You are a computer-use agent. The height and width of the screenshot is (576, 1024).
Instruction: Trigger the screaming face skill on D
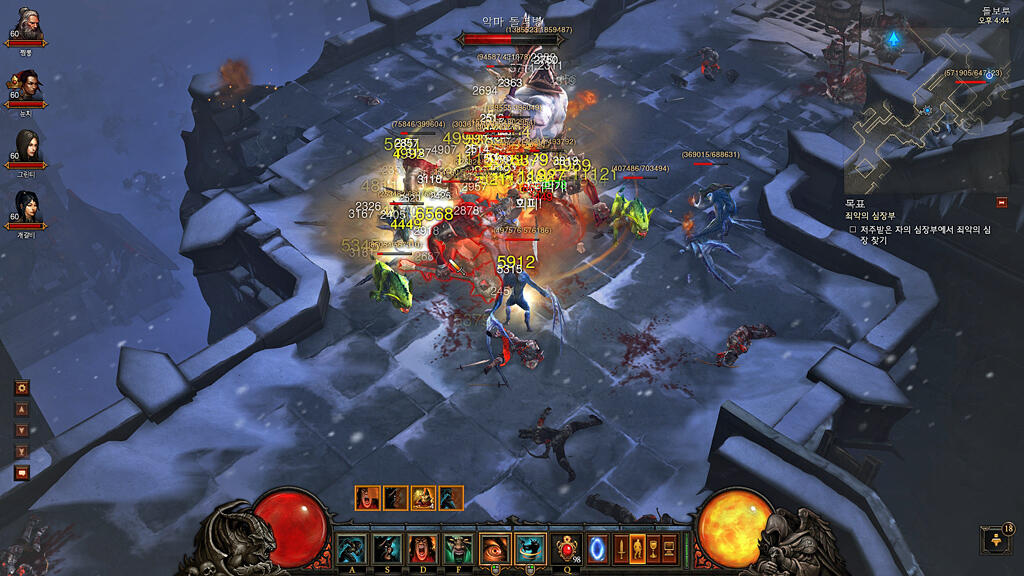coord(422,548)
